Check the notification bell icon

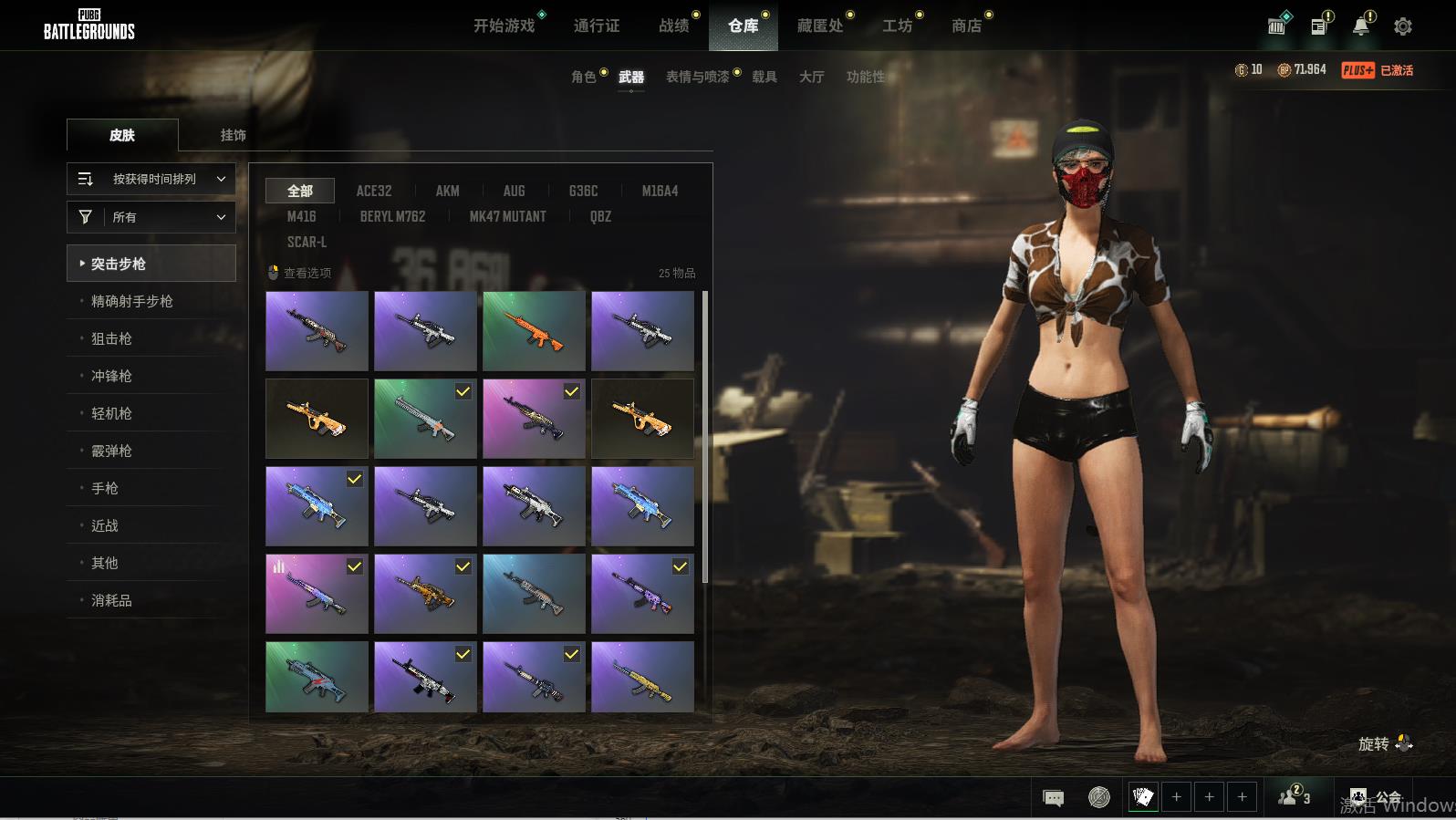(x=1360, y=26)
